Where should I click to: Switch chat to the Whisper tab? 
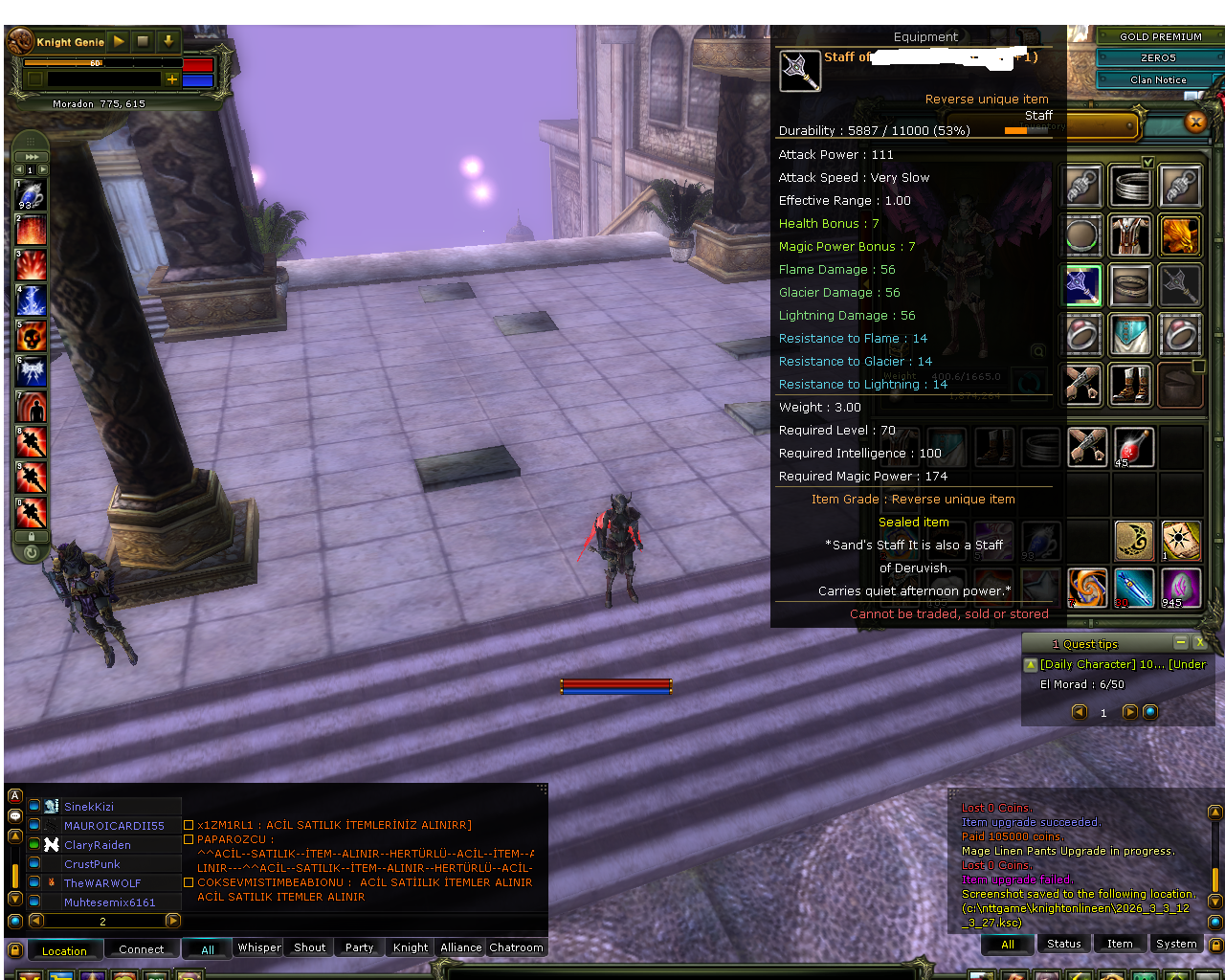(257, 947)
